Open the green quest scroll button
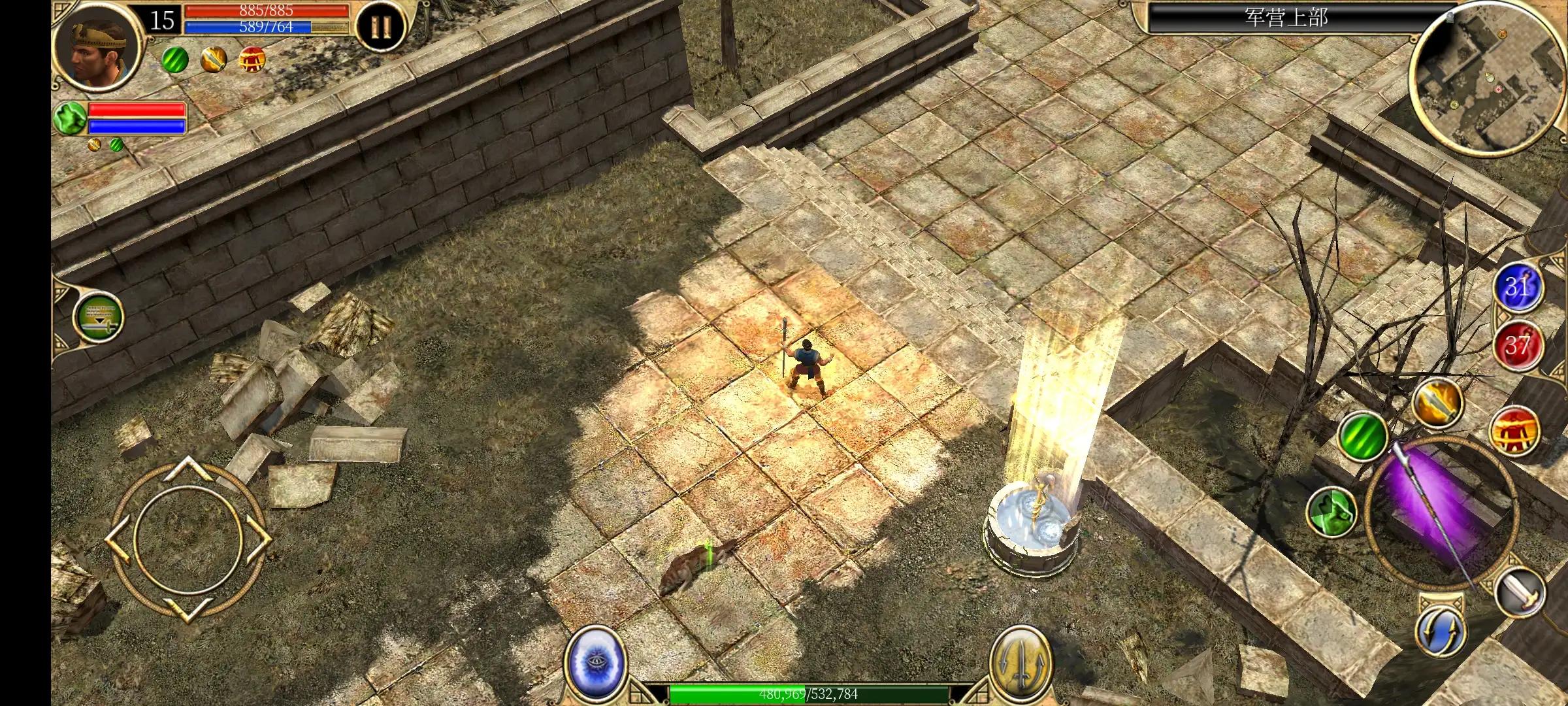This screenshot has width=1568, height=706. pos(97,318)
